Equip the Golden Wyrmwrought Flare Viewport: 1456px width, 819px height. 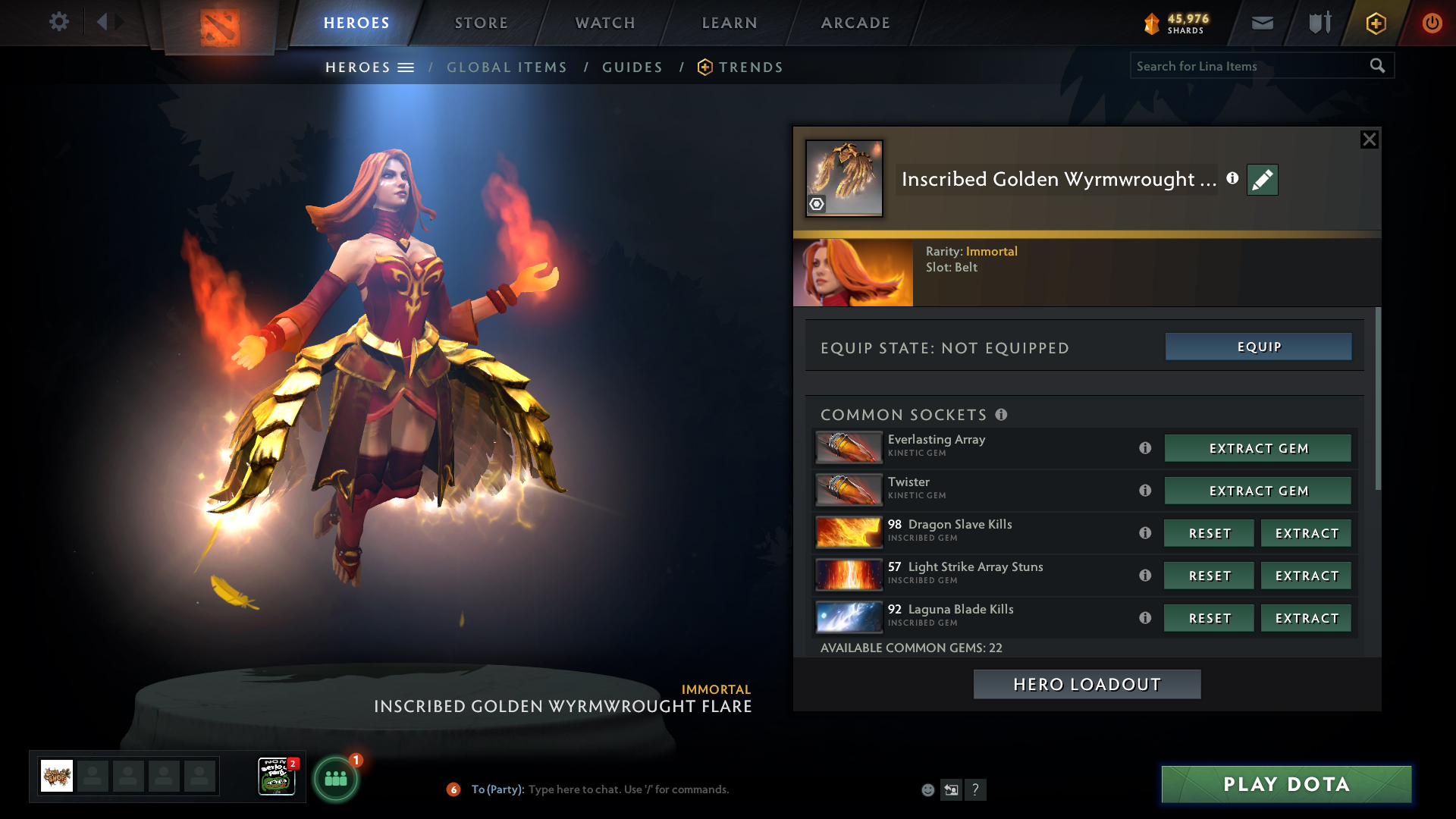[x=1258, y=347]
